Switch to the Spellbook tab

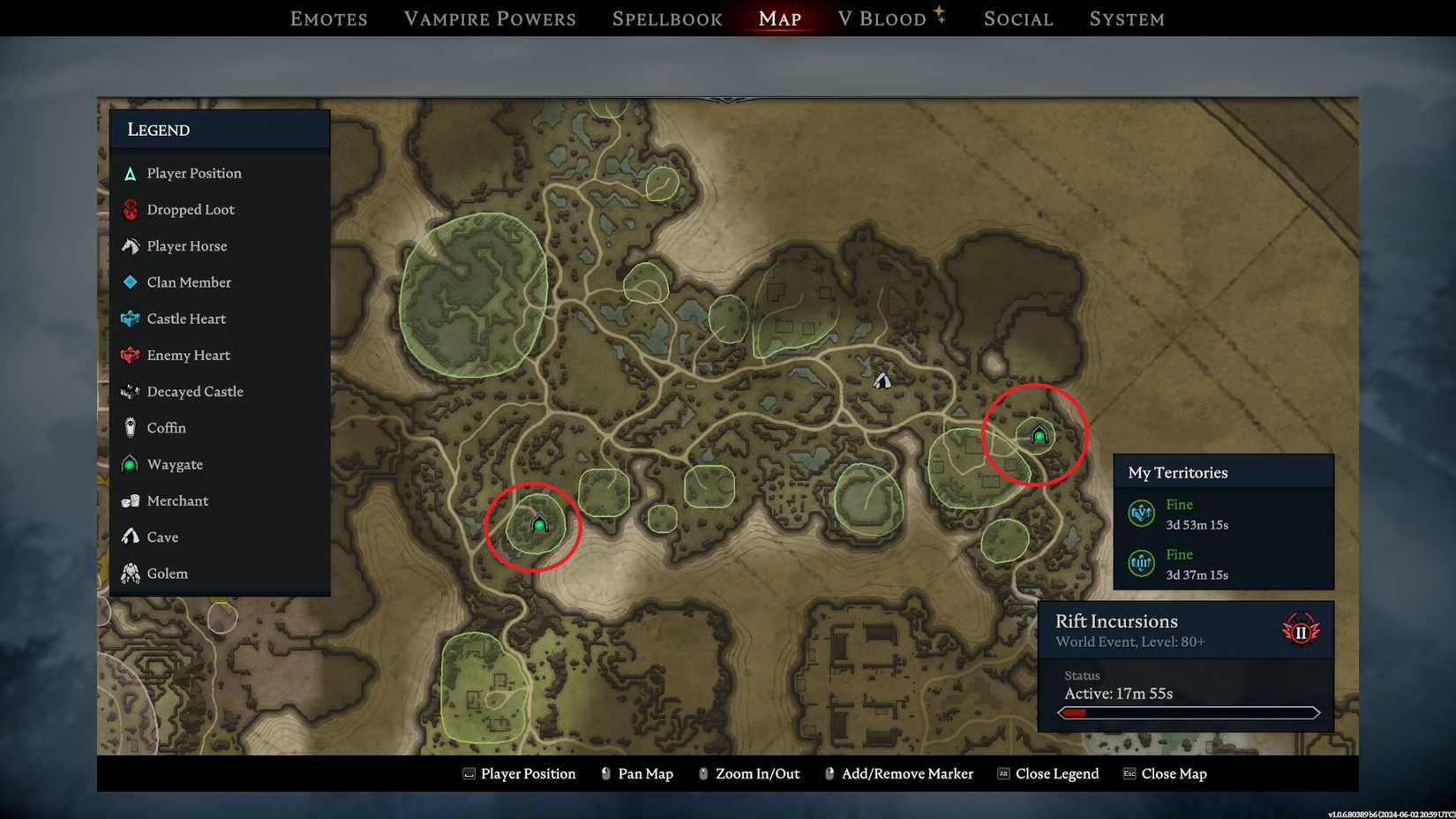point(667,18)
